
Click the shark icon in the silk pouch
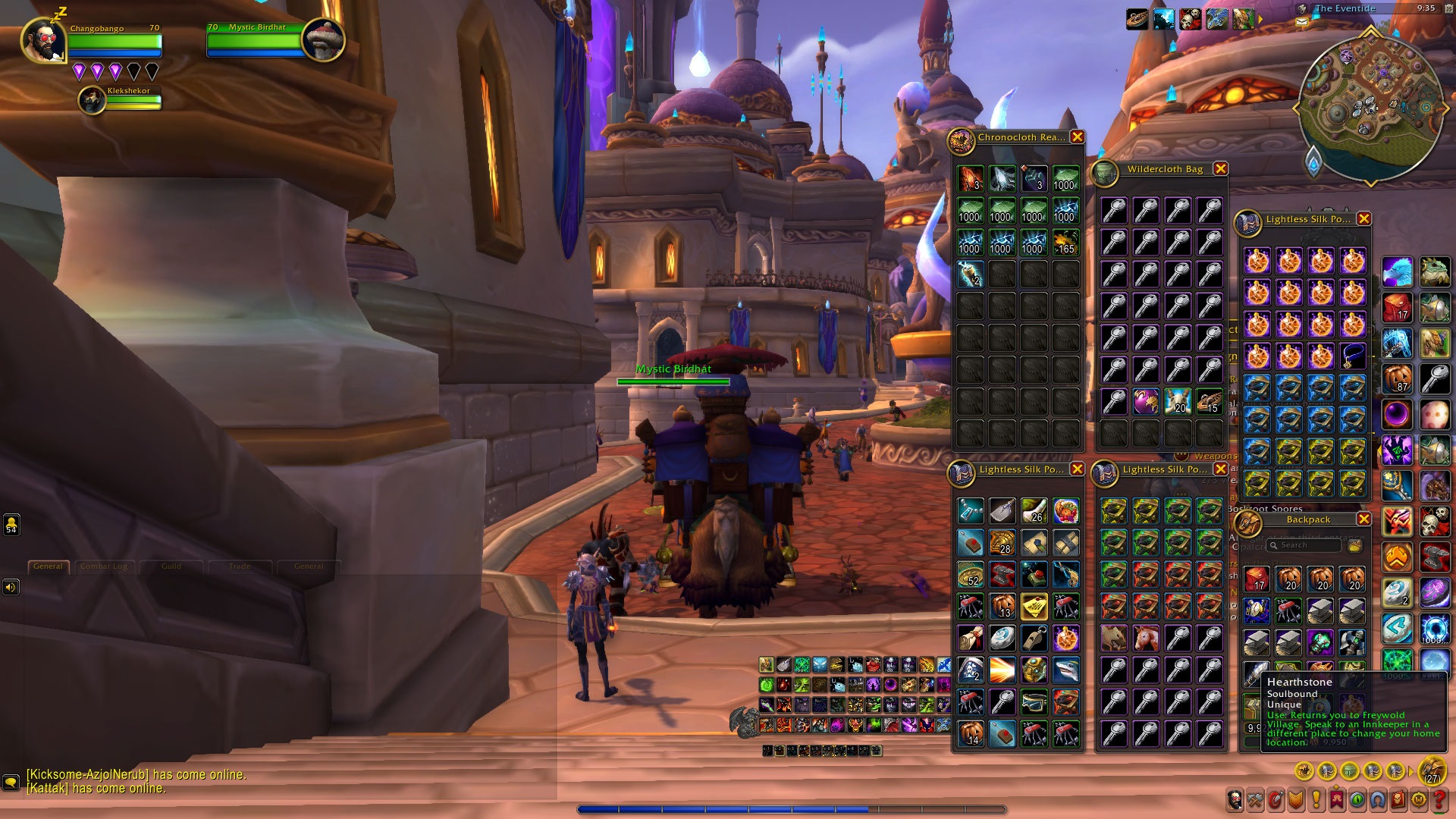pos(1065,670)
